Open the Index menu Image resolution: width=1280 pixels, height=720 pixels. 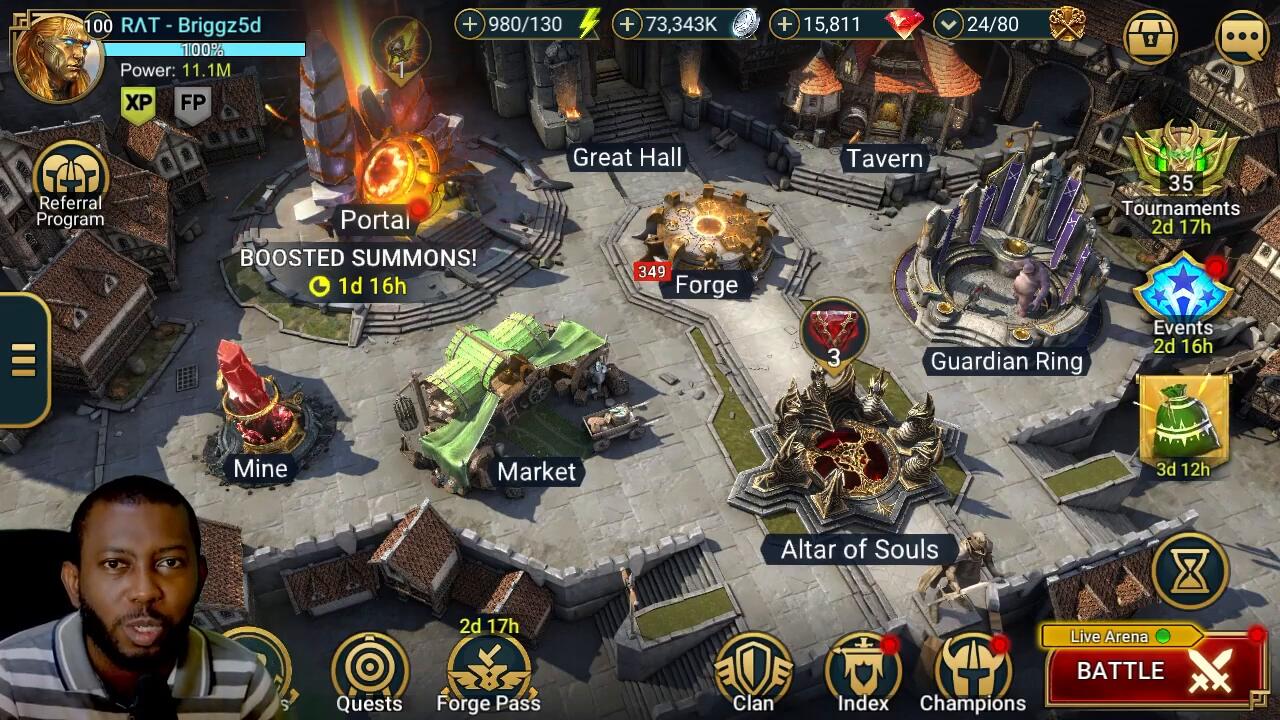click(x=862, y=672)
